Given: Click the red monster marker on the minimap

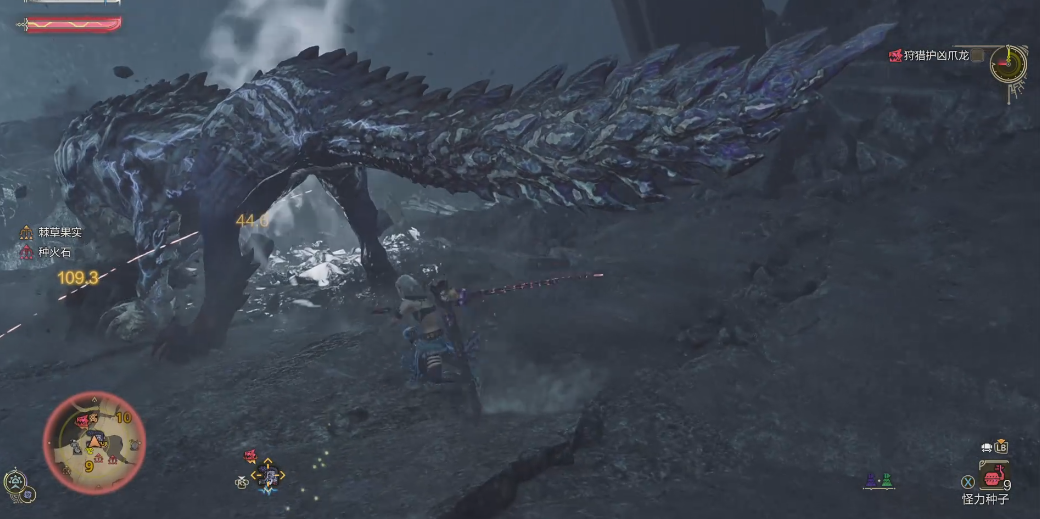Looking at the screenshot, I should 81,422.
